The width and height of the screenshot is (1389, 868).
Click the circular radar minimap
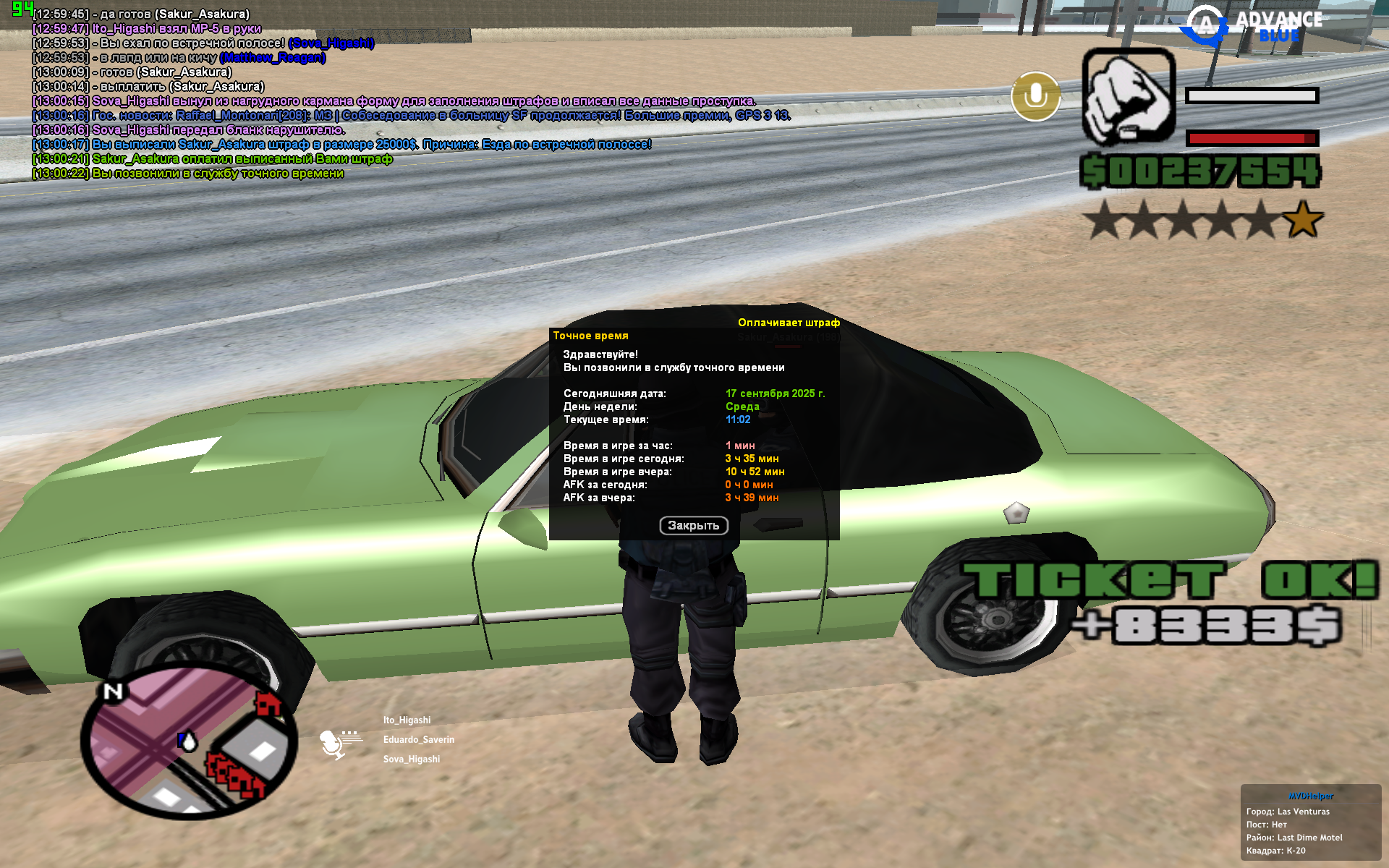point(189,741)
